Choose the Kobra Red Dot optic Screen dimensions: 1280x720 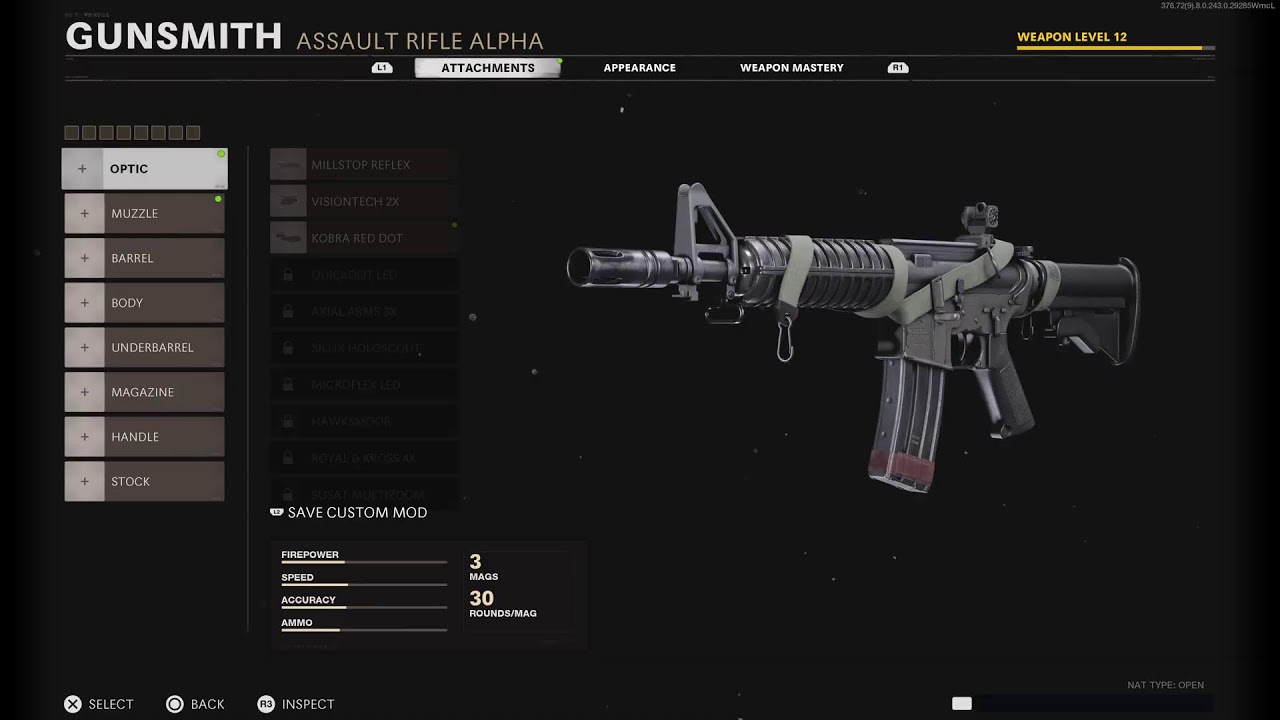pyautogui.click(x=364, y=238)
